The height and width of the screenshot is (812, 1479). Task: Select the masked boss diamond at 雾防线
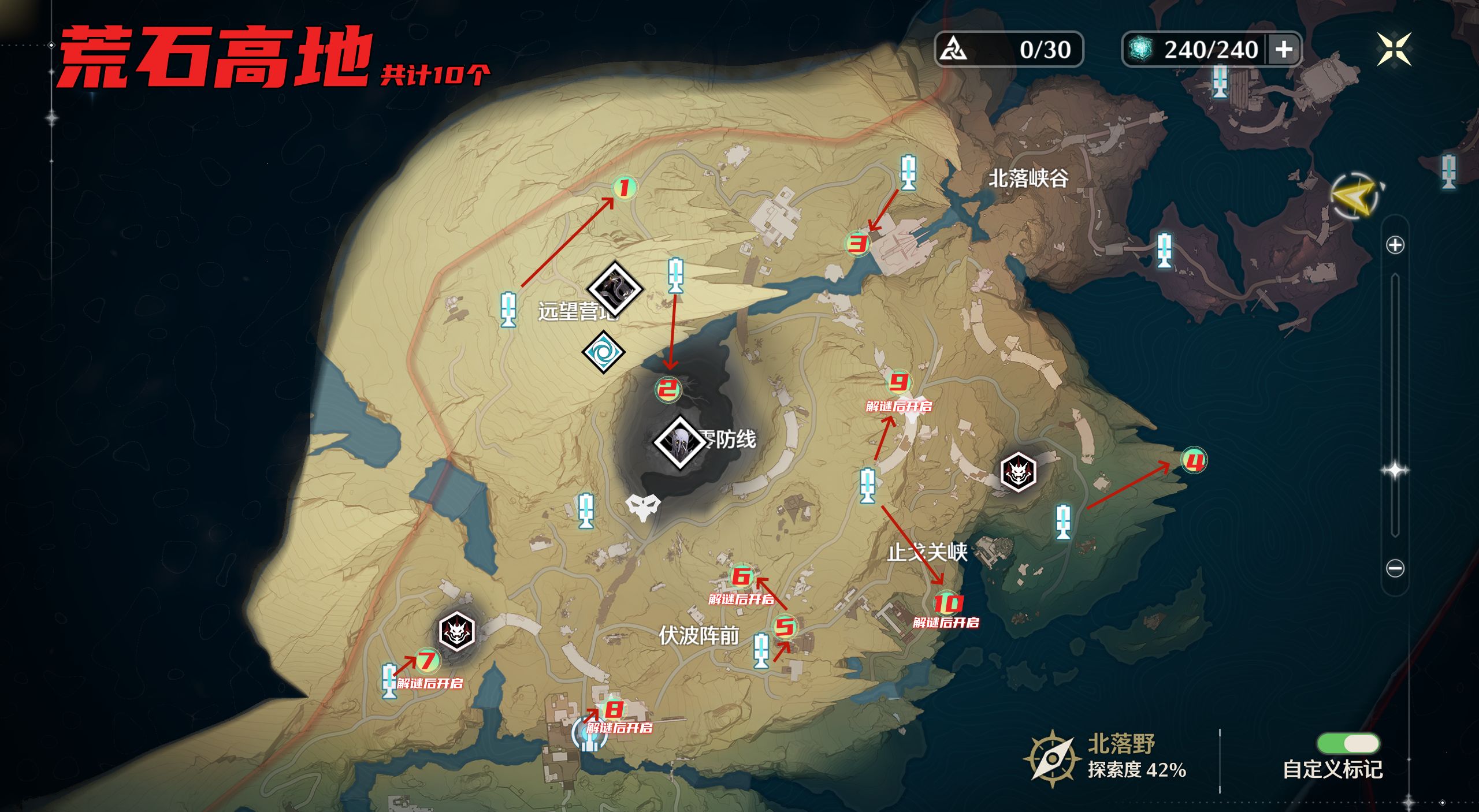pyautogui.click(x=679, y=442)
